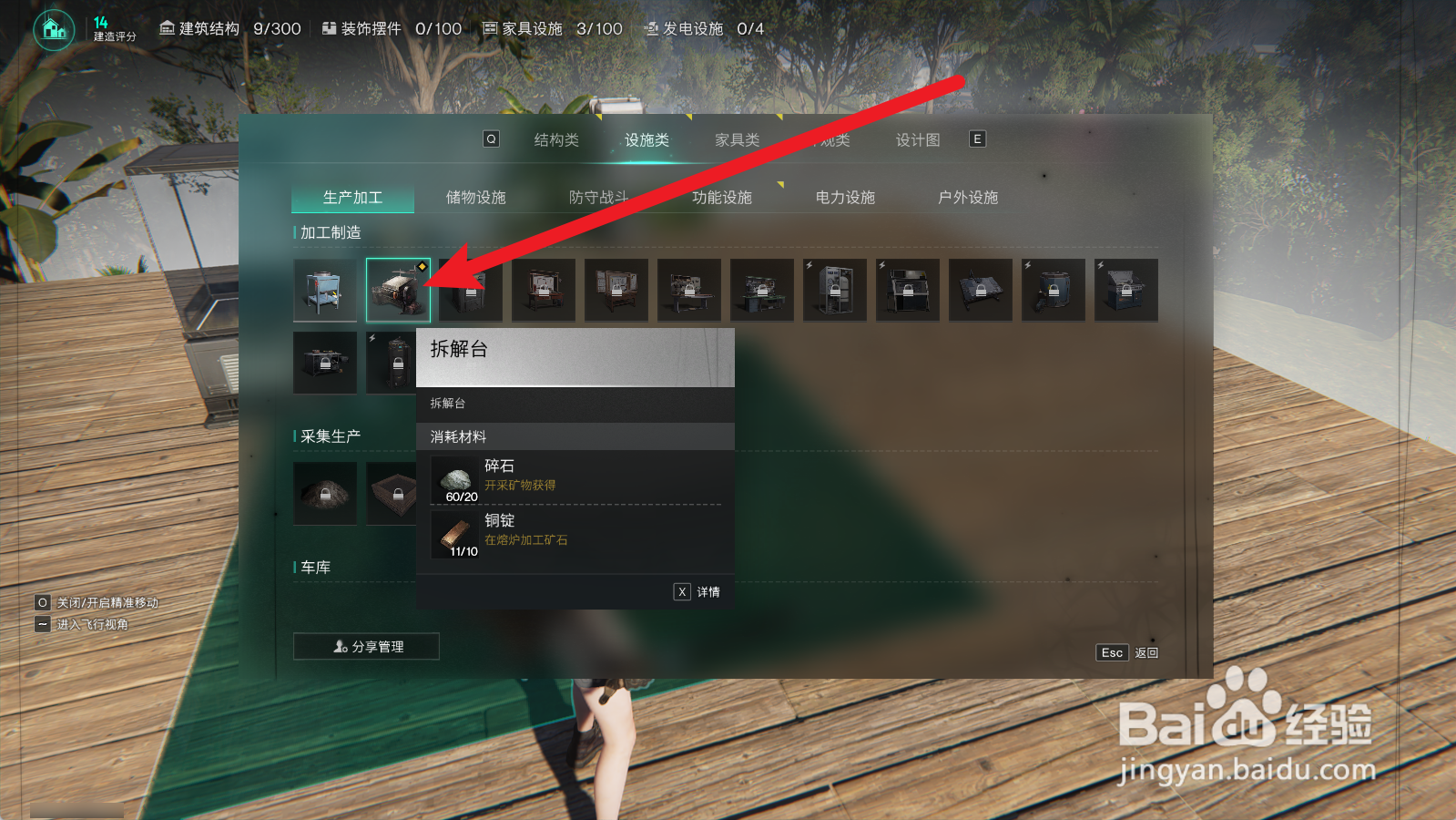1456x820 pixels.
Task: Switch to the 结构类 tab
Action: click(556, 139)
